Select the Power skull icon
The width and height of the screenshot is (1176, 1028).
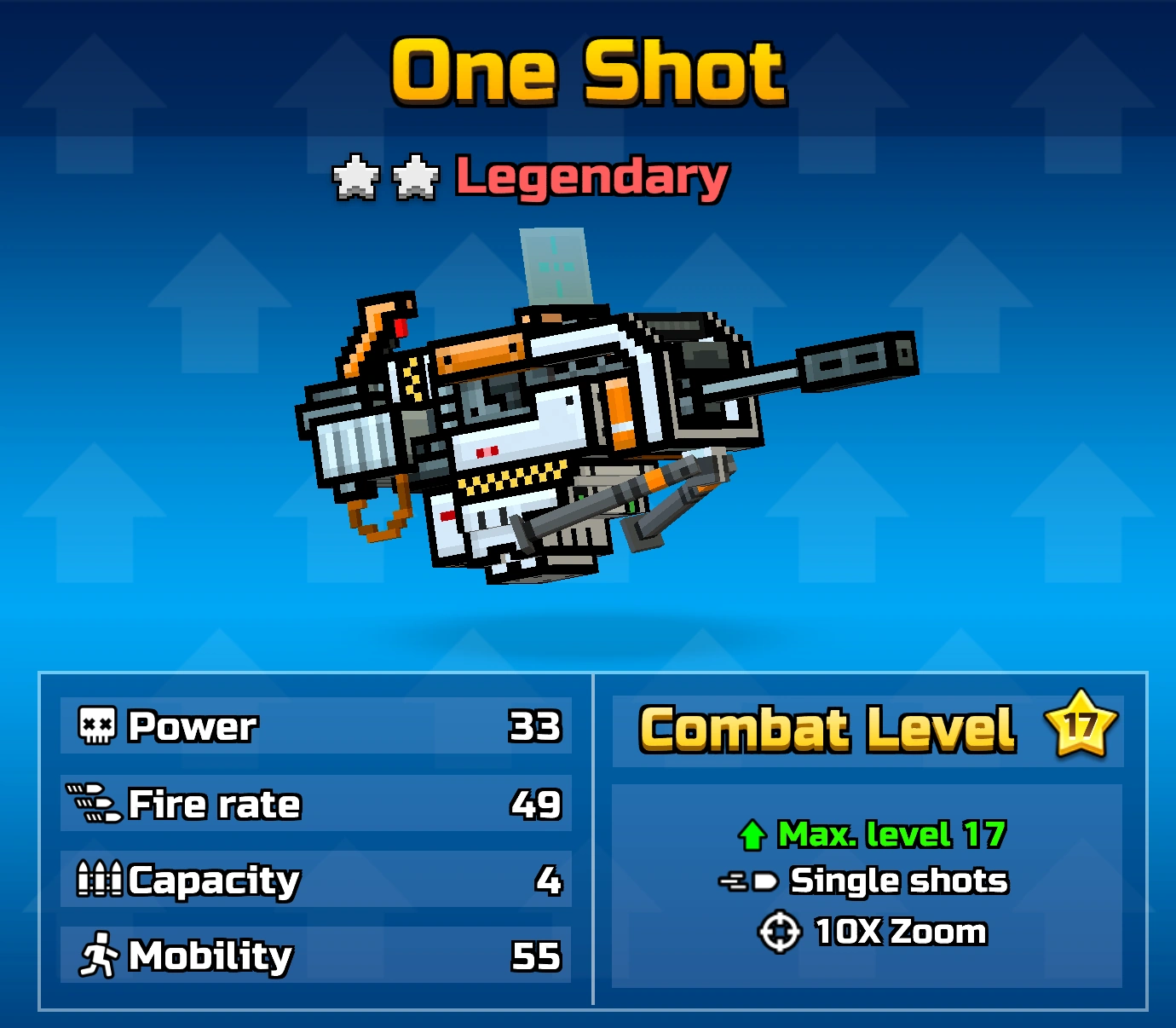(x=96, y=725)
